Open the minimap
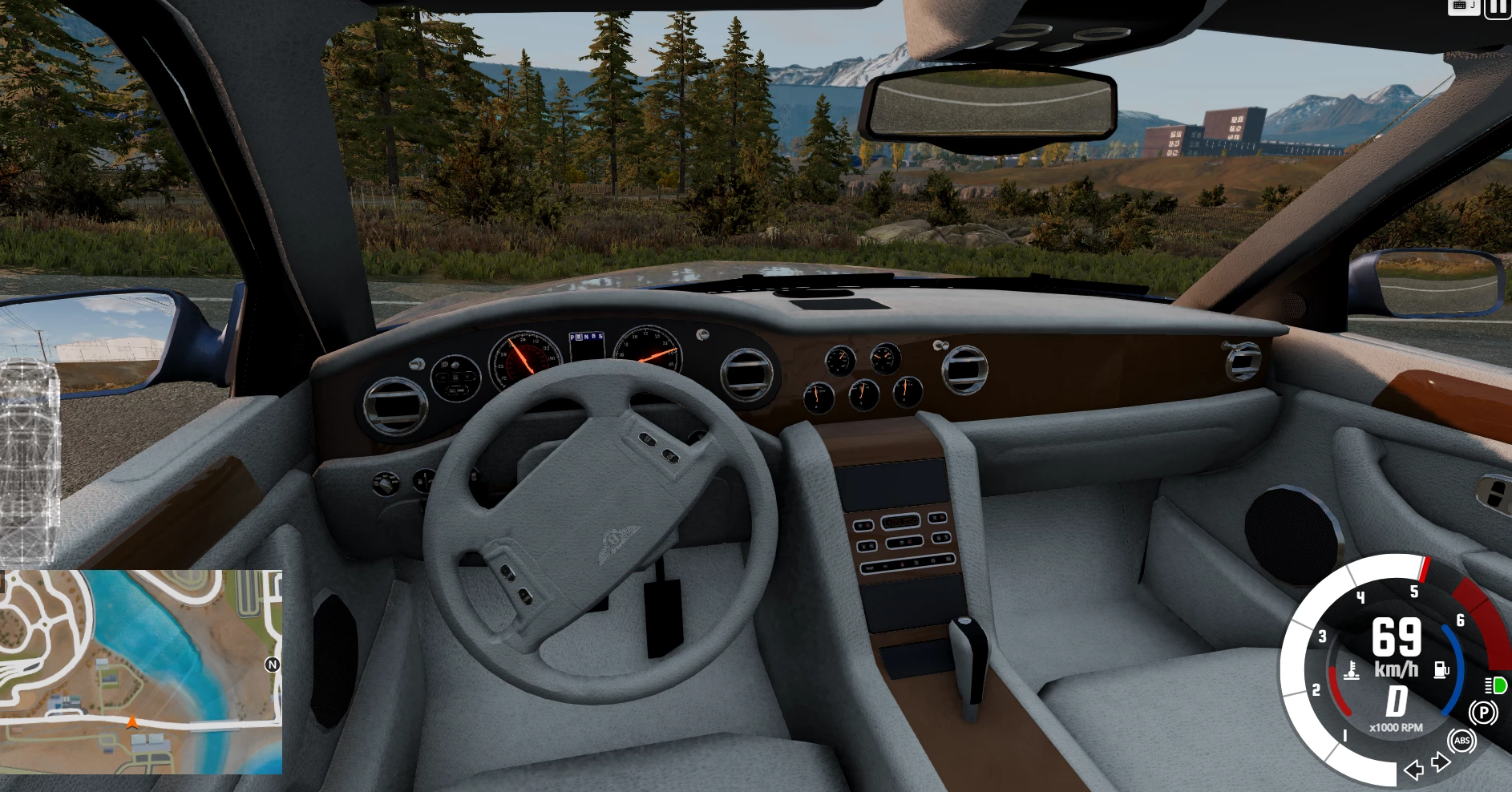 [141, 672]
